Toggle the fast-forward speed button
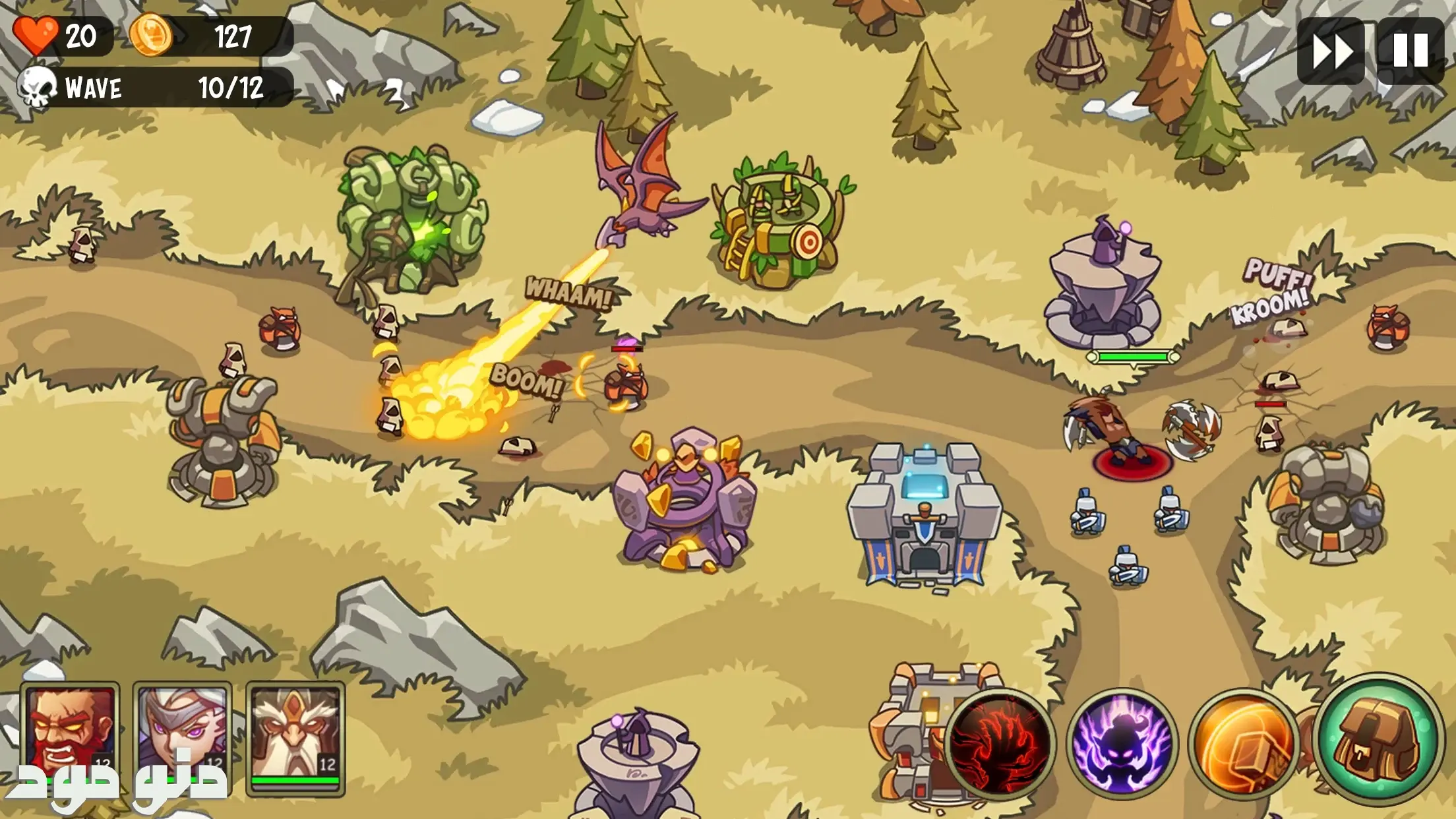Screen dimensions: 1456x819 click(x=1331, y=51)
